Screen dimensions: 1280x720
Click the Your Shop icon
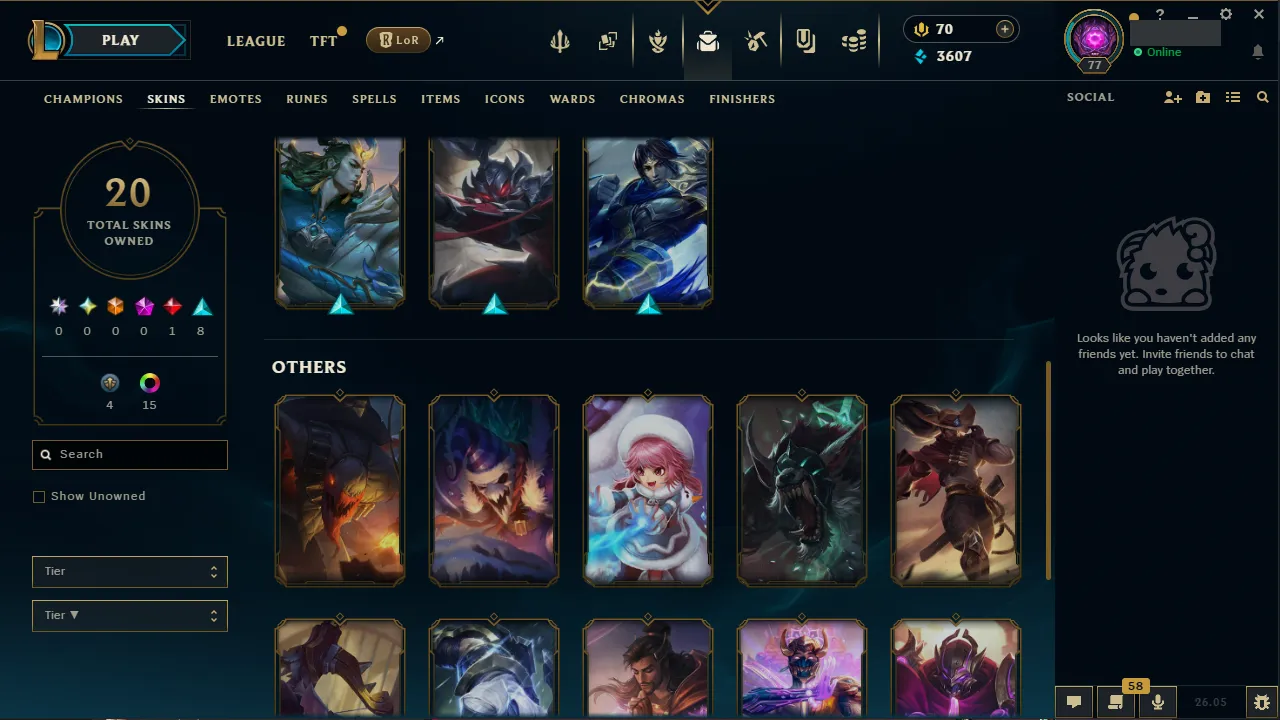[805, 40]
